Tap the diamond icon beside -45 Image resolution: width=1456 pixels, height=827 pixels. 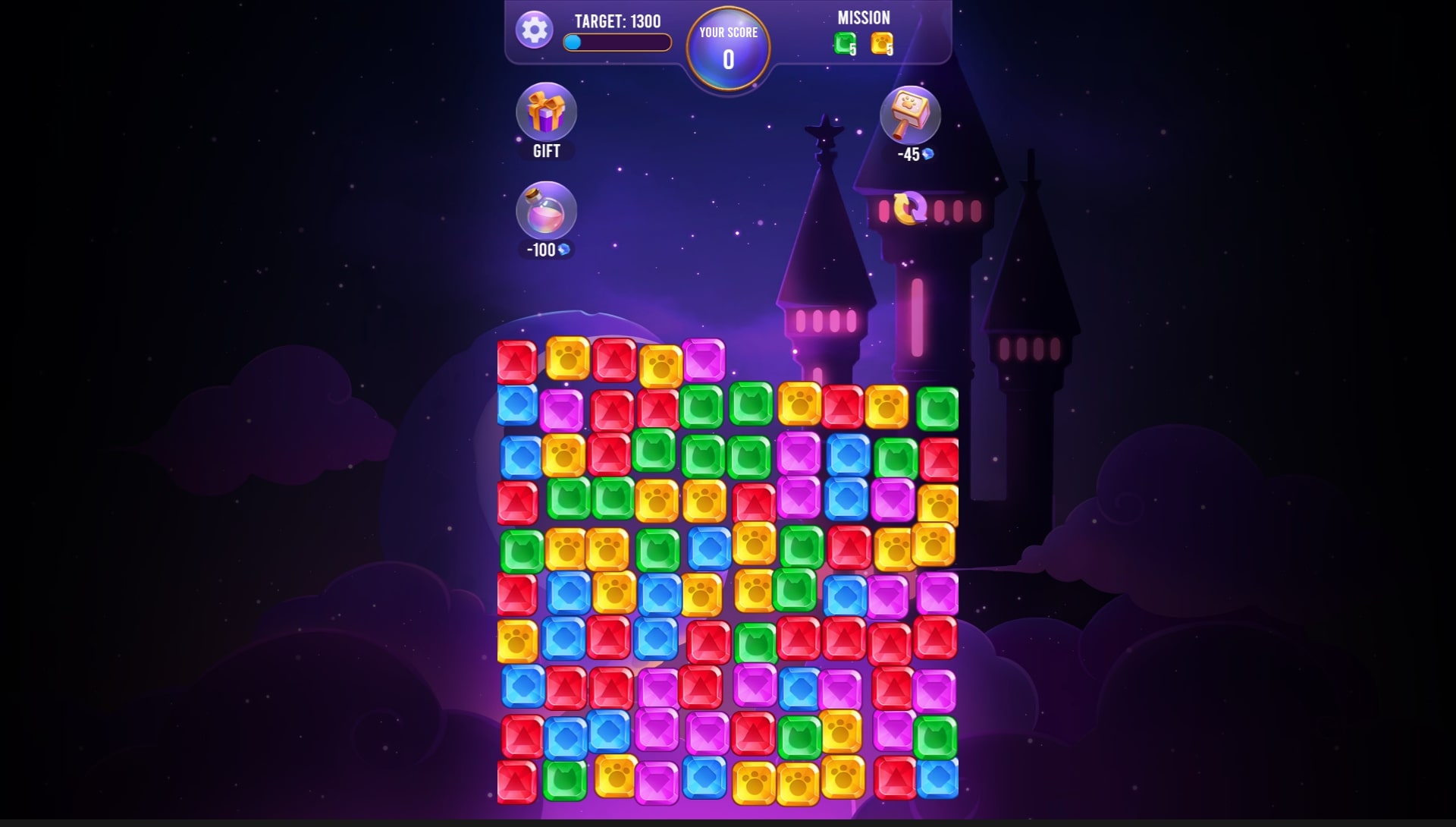tap(927, 155)
